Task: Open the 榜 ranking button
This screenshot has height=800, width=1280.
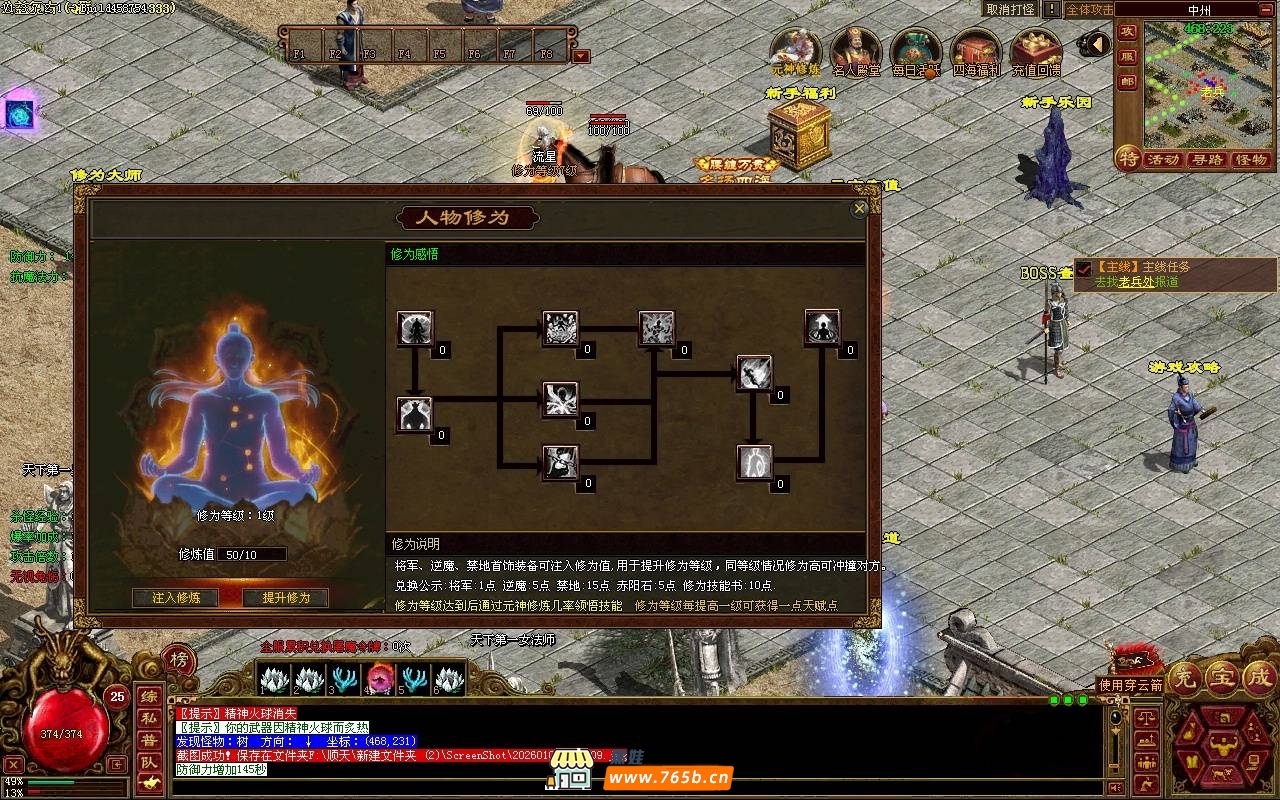Action: coord(178,660)
